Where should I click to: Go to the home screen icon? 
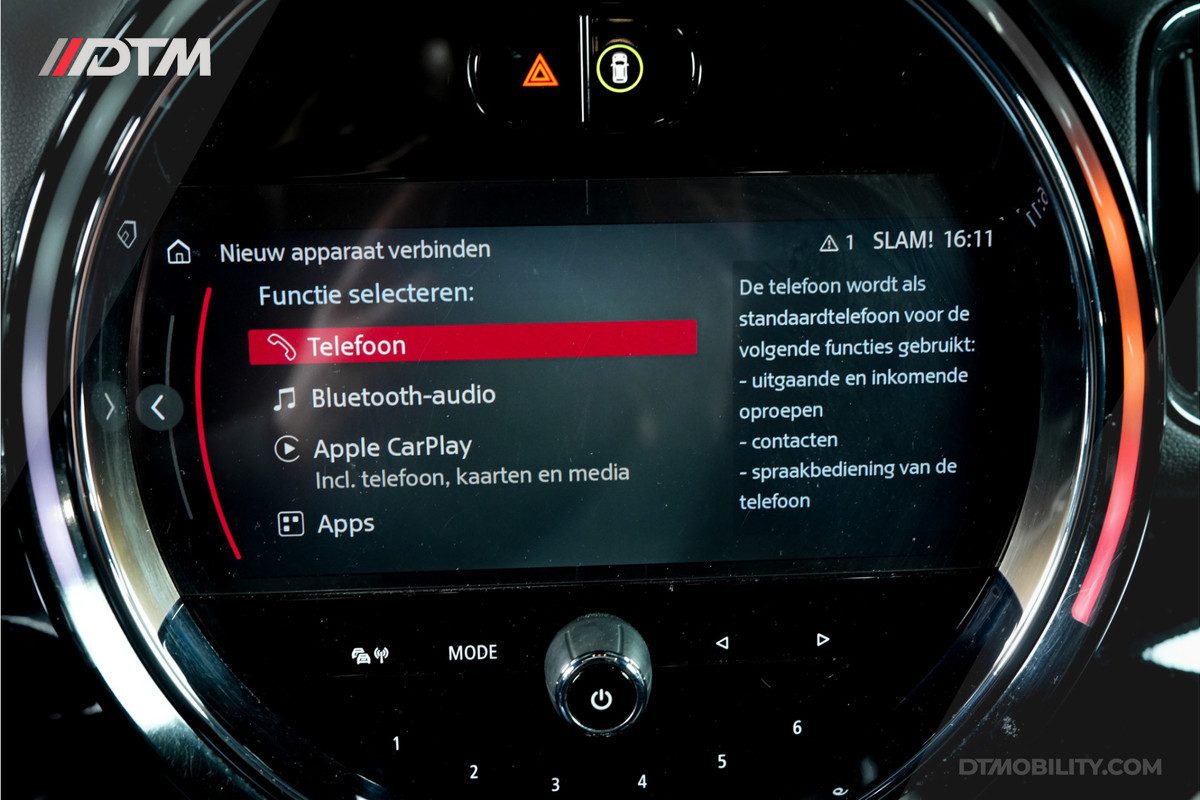179,251
